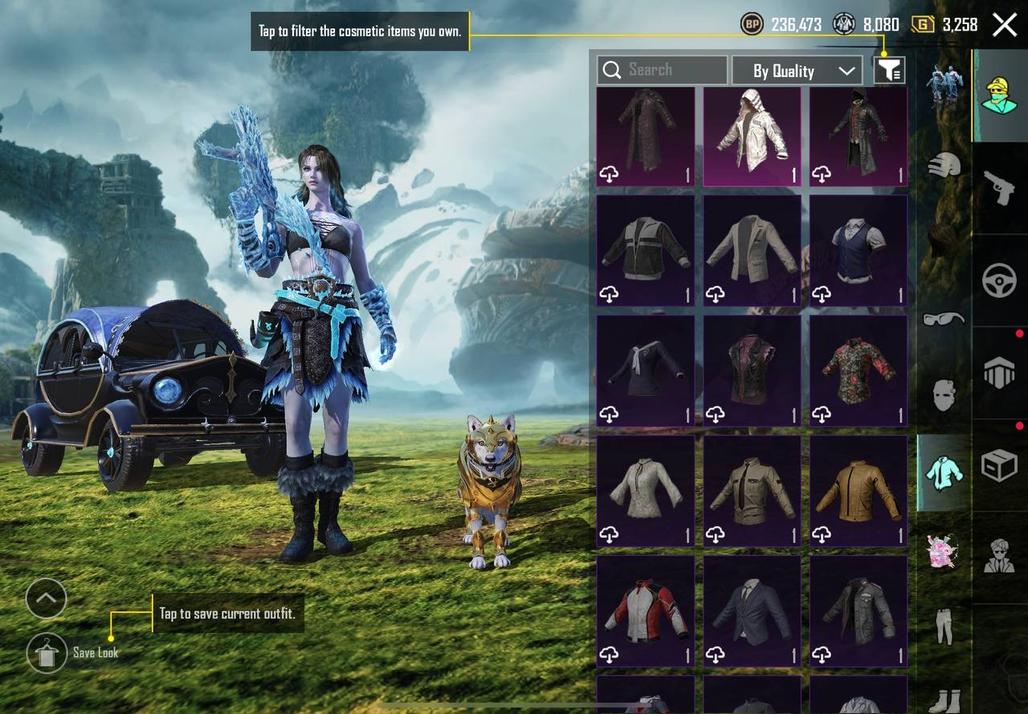Click the Save Look hanger button
Screen dimensions: 1028x714
point(47,653)
